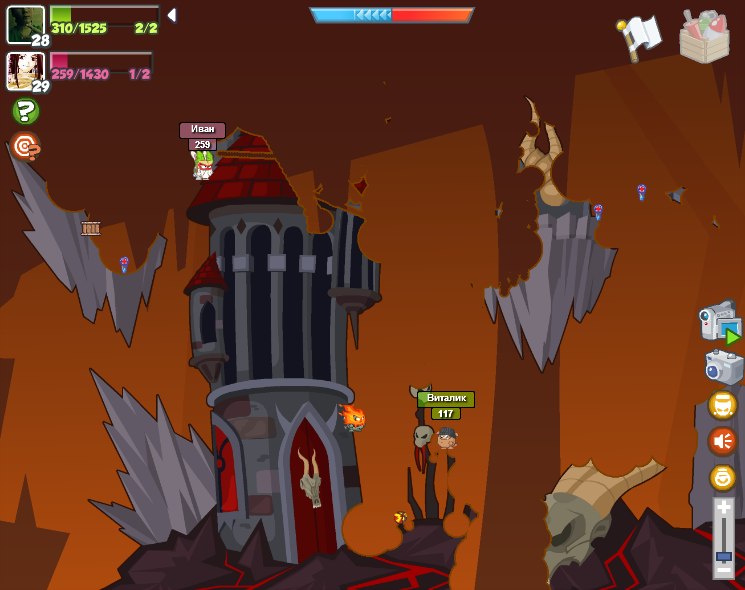Screen dimensions: 745x590
Task: Click the yellow character face button
Action: pyautogui.click(x=722, y=405)
